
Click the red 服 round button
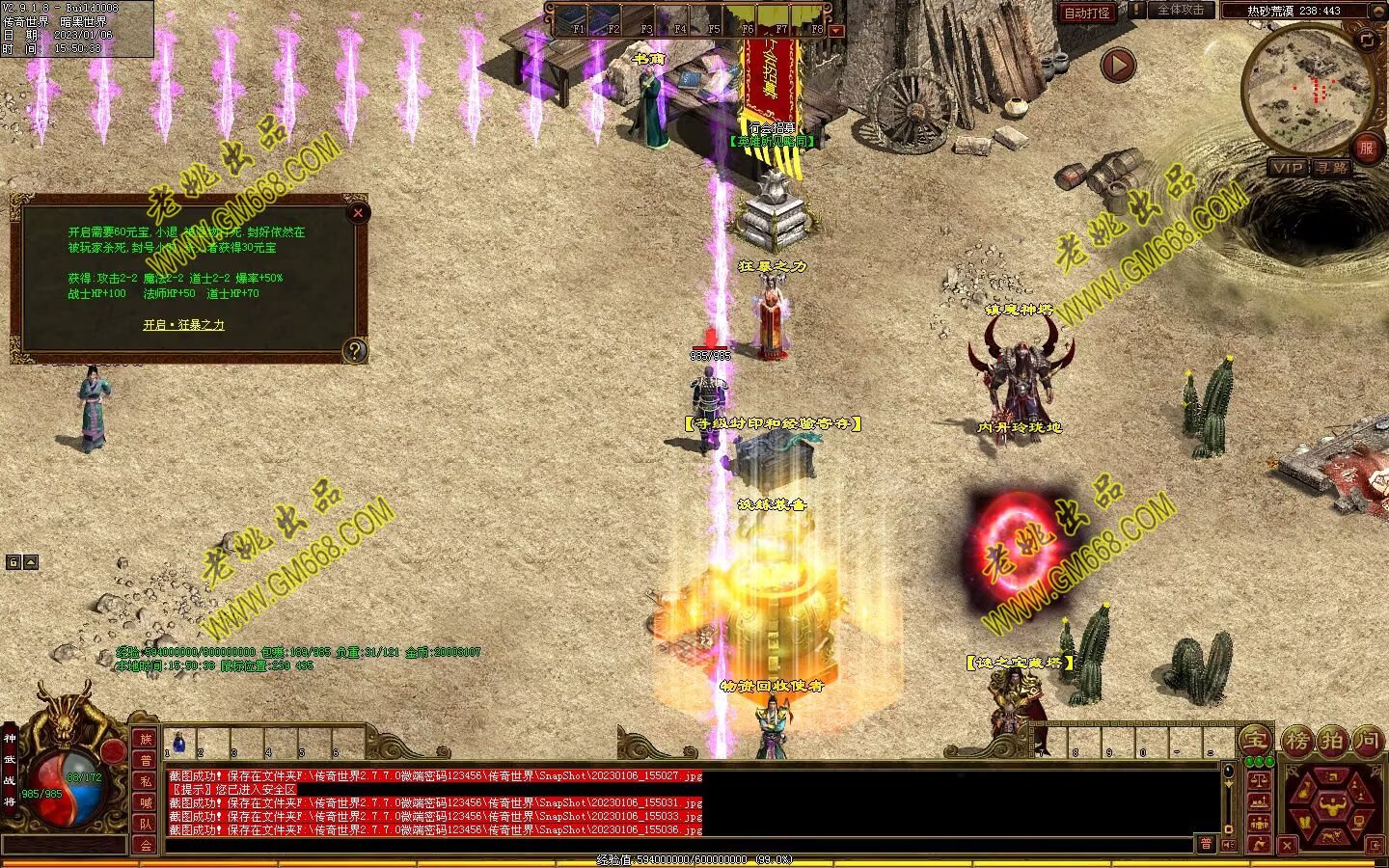point(1366,148)
